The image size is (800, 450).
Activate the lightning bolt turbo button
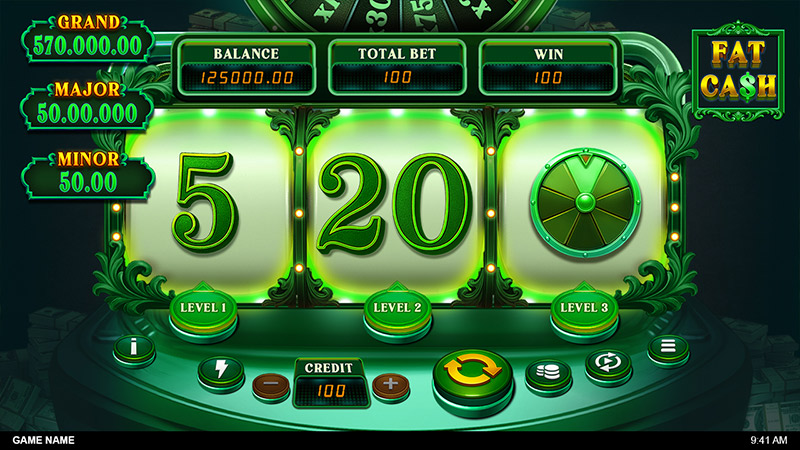(219, 370)
